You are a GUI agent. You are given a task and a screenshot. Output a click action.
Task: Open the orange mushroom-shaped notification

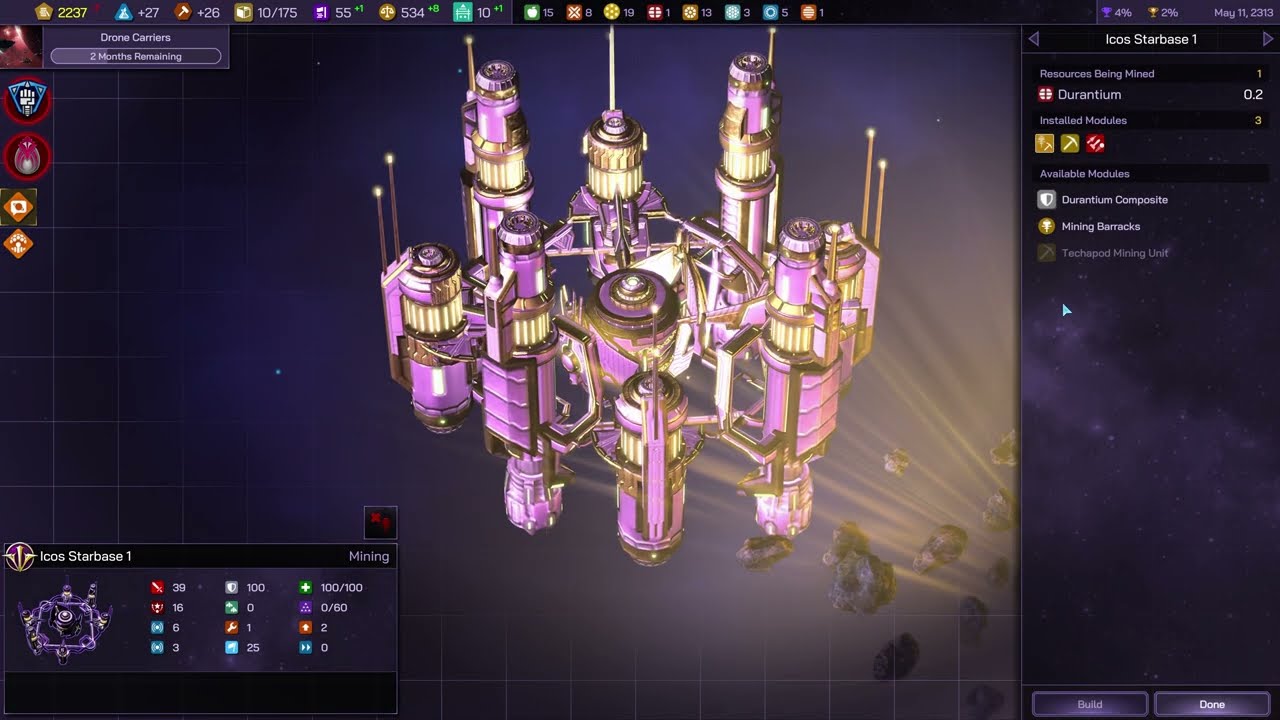19,243
